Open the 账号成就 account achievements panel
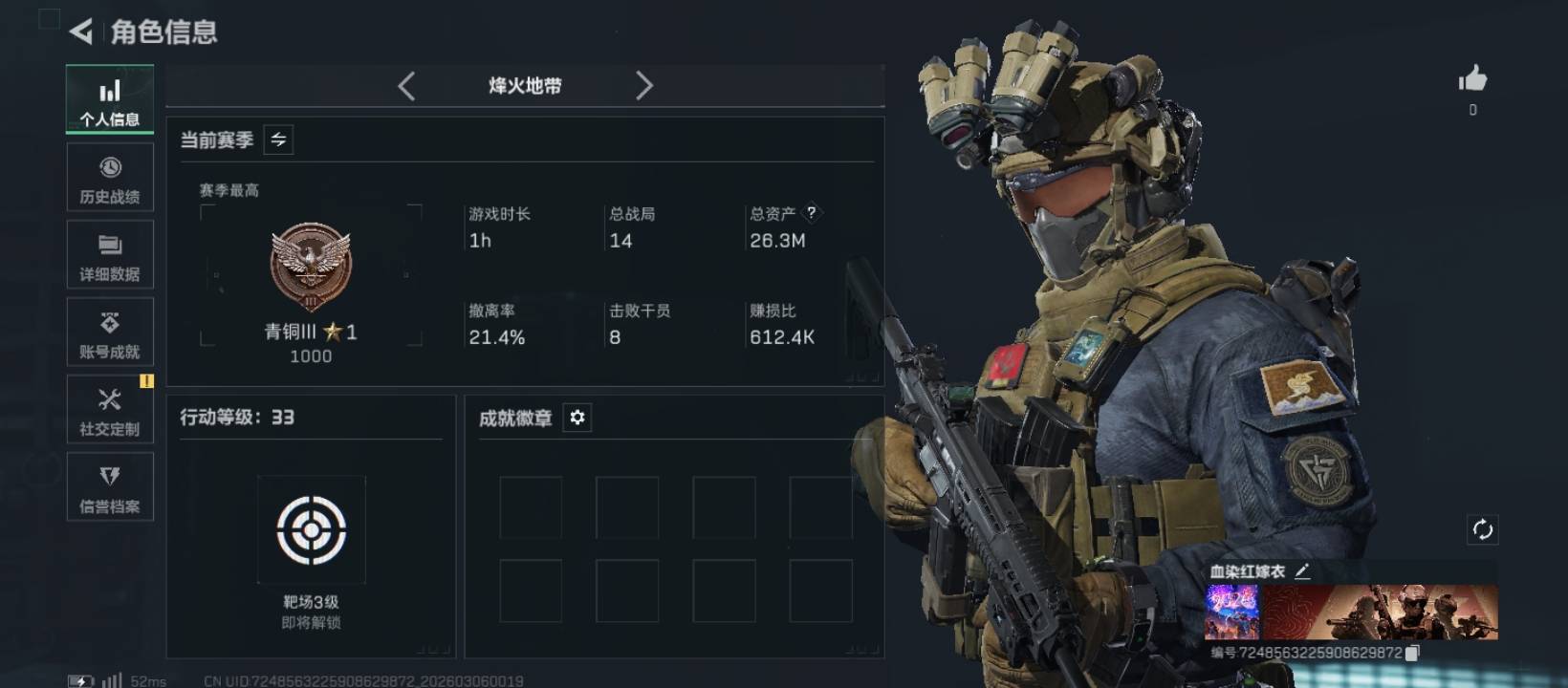Viewport: 1568px width, 688px height. coord(109,332)
